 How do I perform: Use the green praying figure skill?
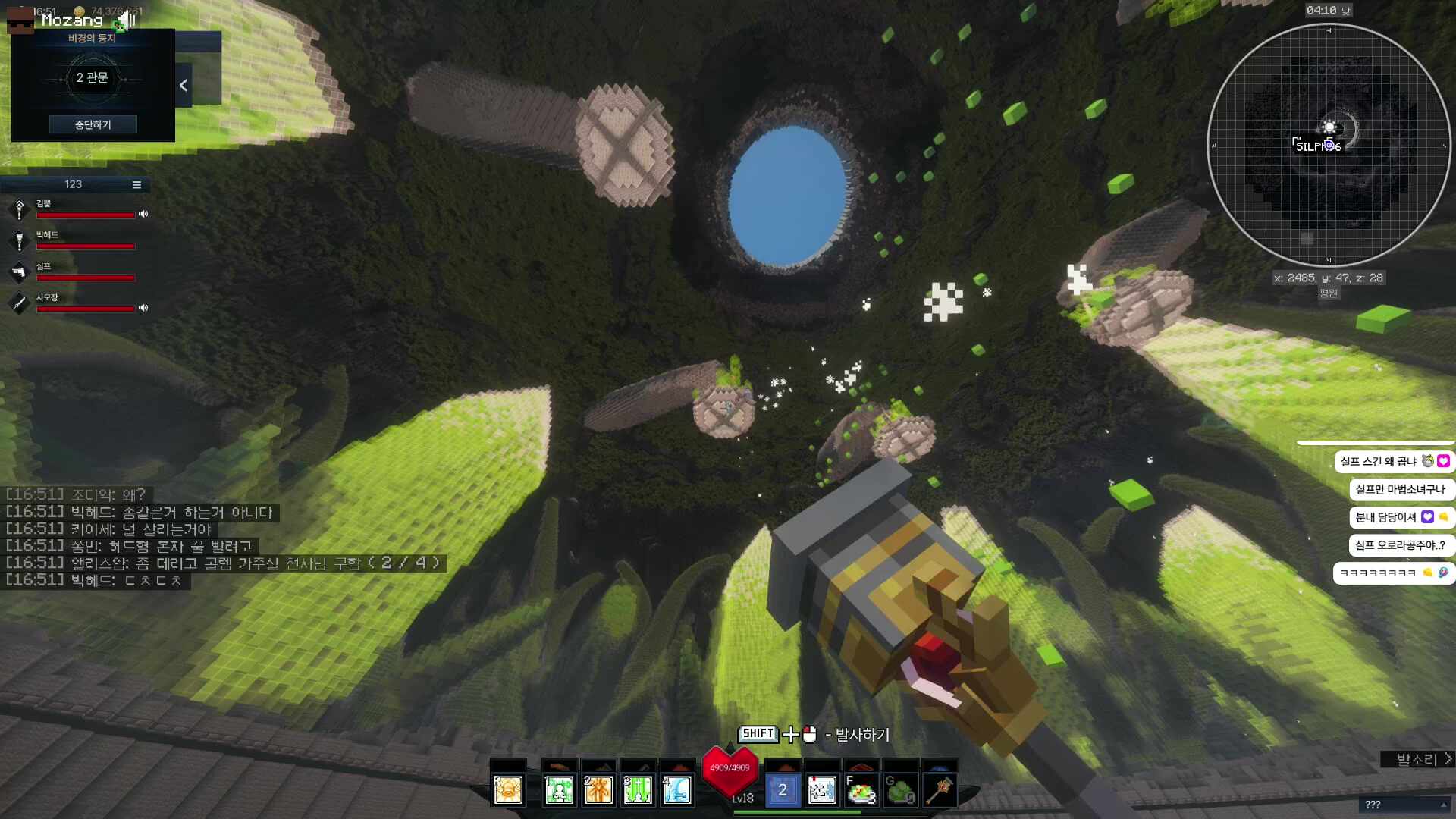pos(560,790)
